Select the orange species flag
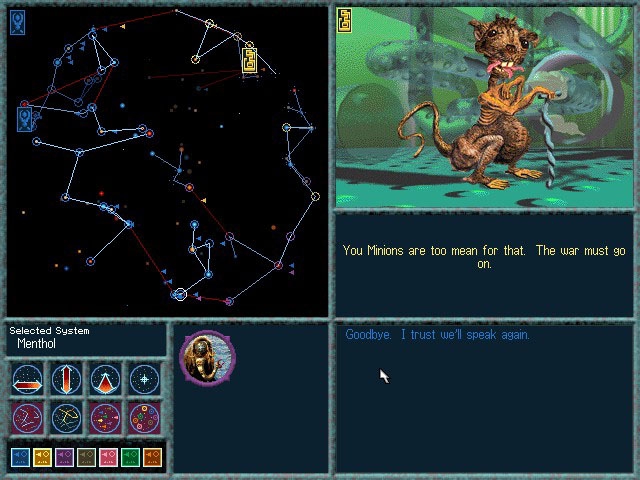This screenshot has height=480, width=640. [152, 457]
